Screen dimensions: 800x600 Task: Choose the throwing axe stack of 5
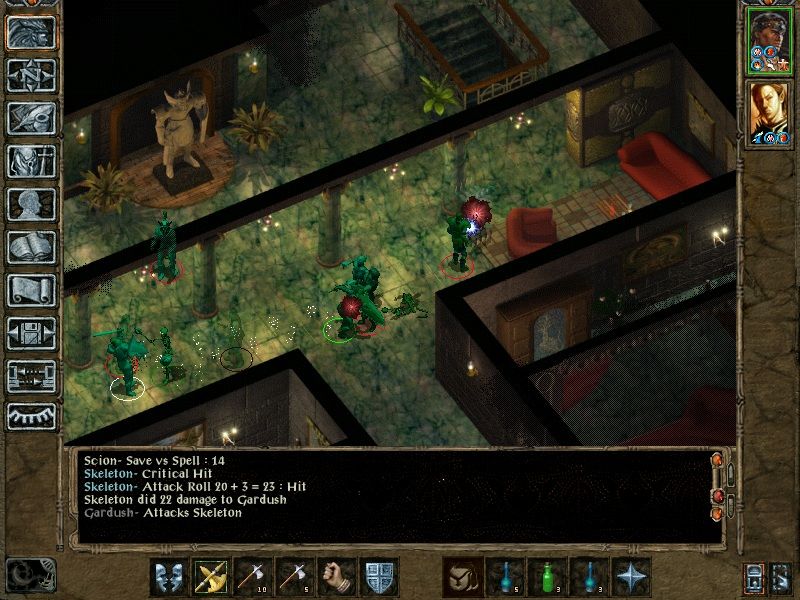[294, 577]
